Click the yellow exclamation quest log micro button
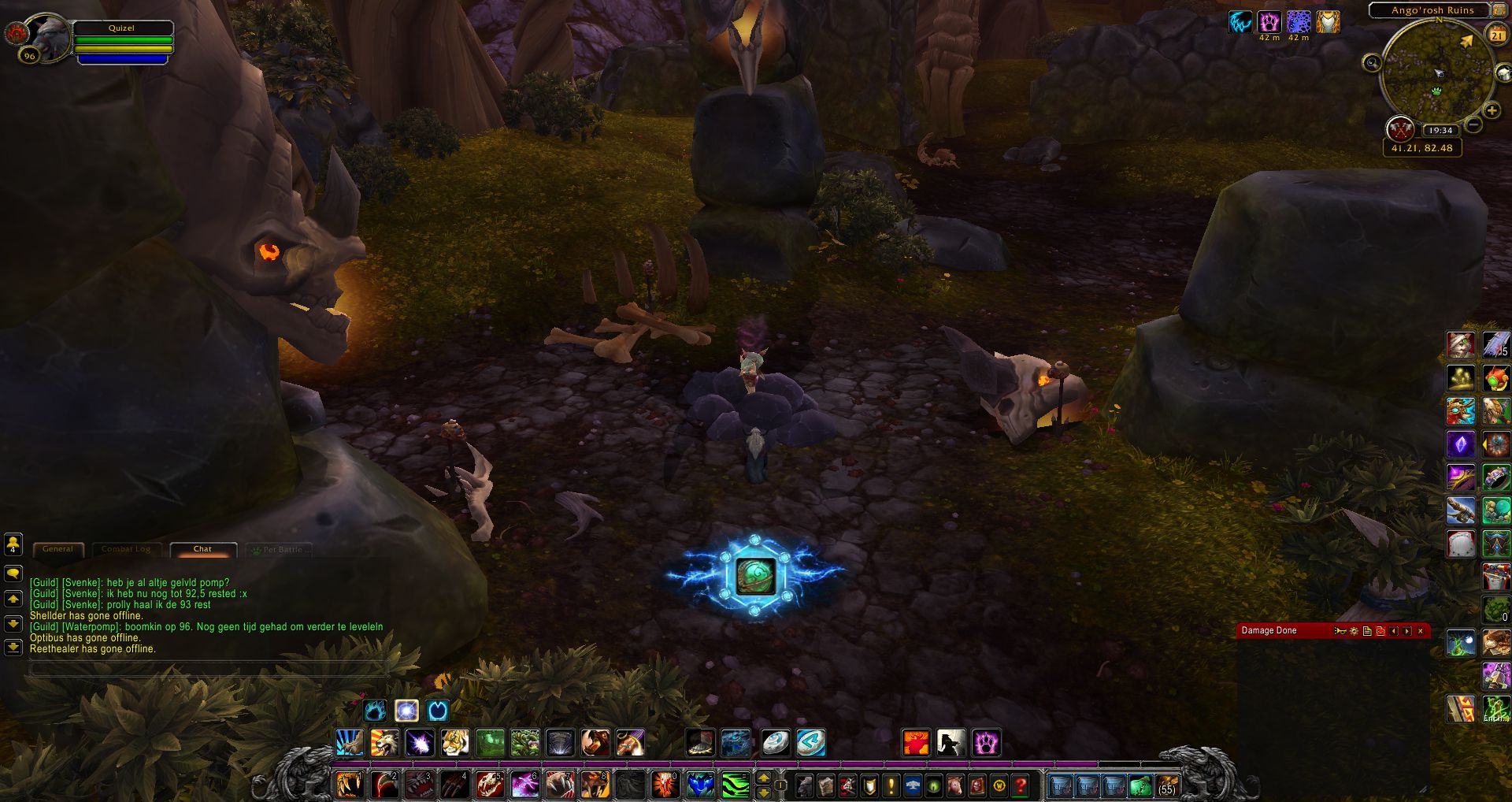The image size is (1512, 802). (891, 785)
